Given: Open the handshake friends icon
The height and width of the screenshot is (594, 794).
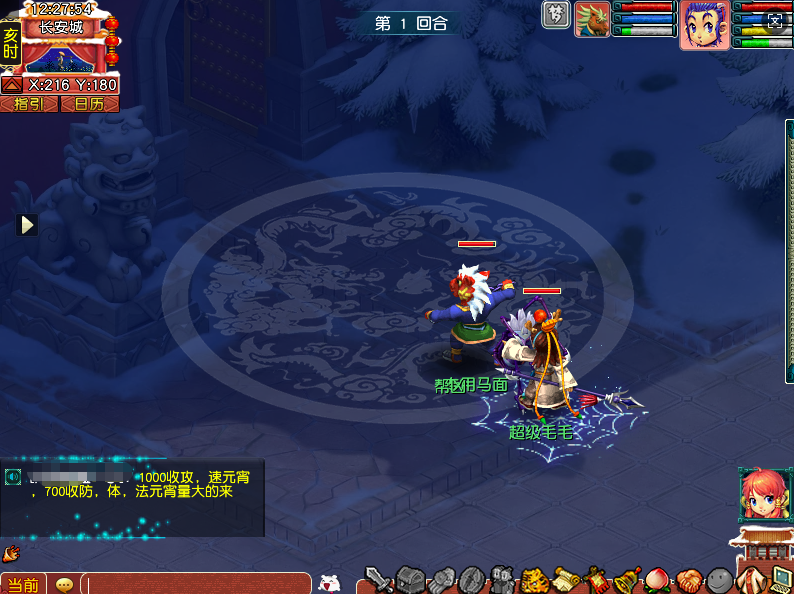Looking at the screenshot, I should pos(689,579).
